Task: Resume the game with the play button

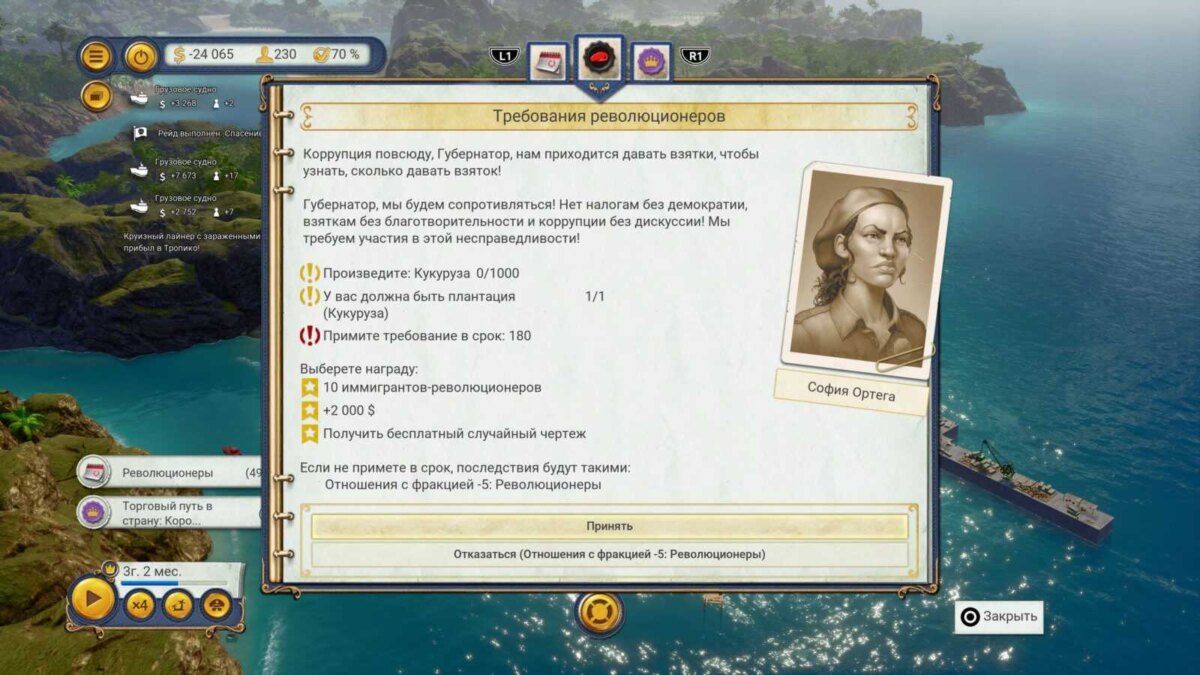Action: click(x=93, y=601)
